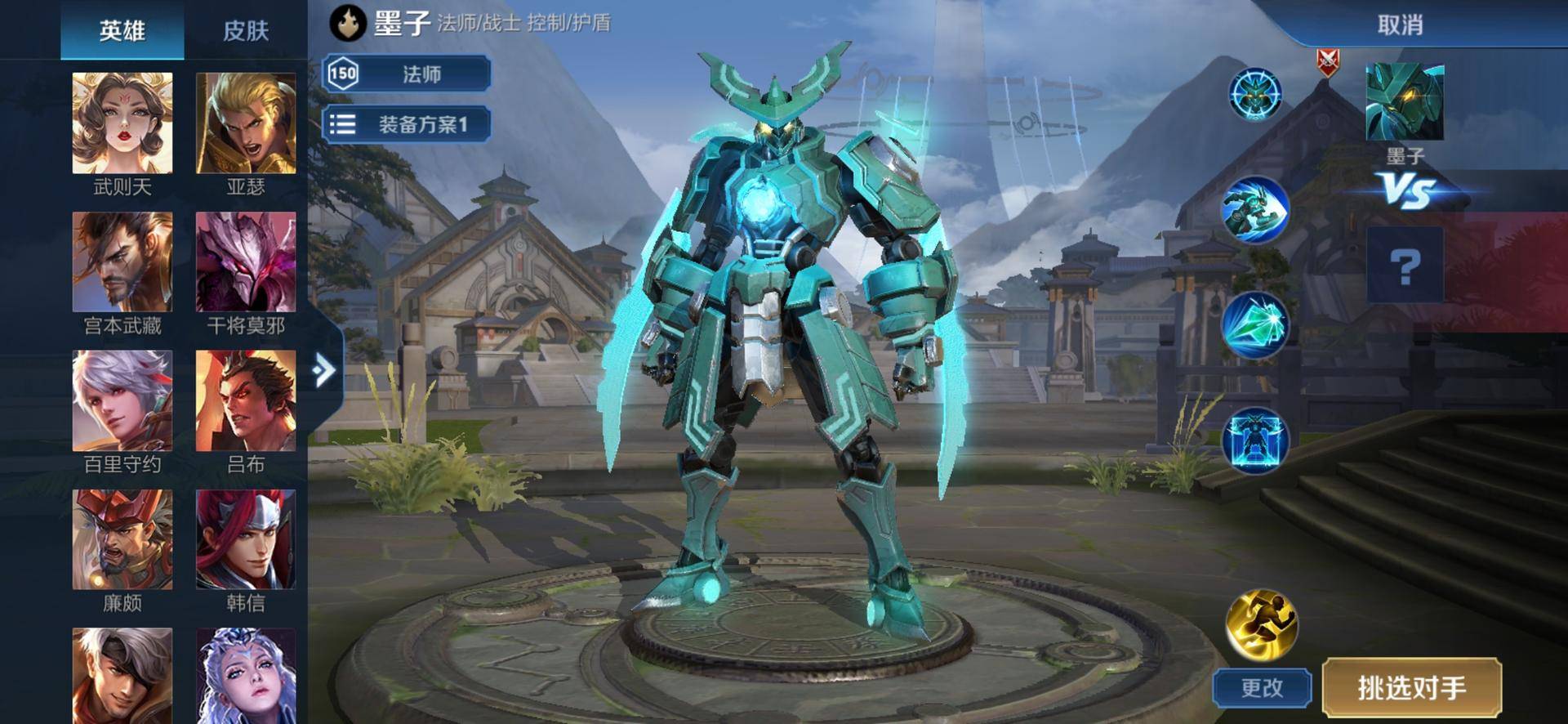
Task: Open the 皮肤 skins tab
Action: coord(246,31)
